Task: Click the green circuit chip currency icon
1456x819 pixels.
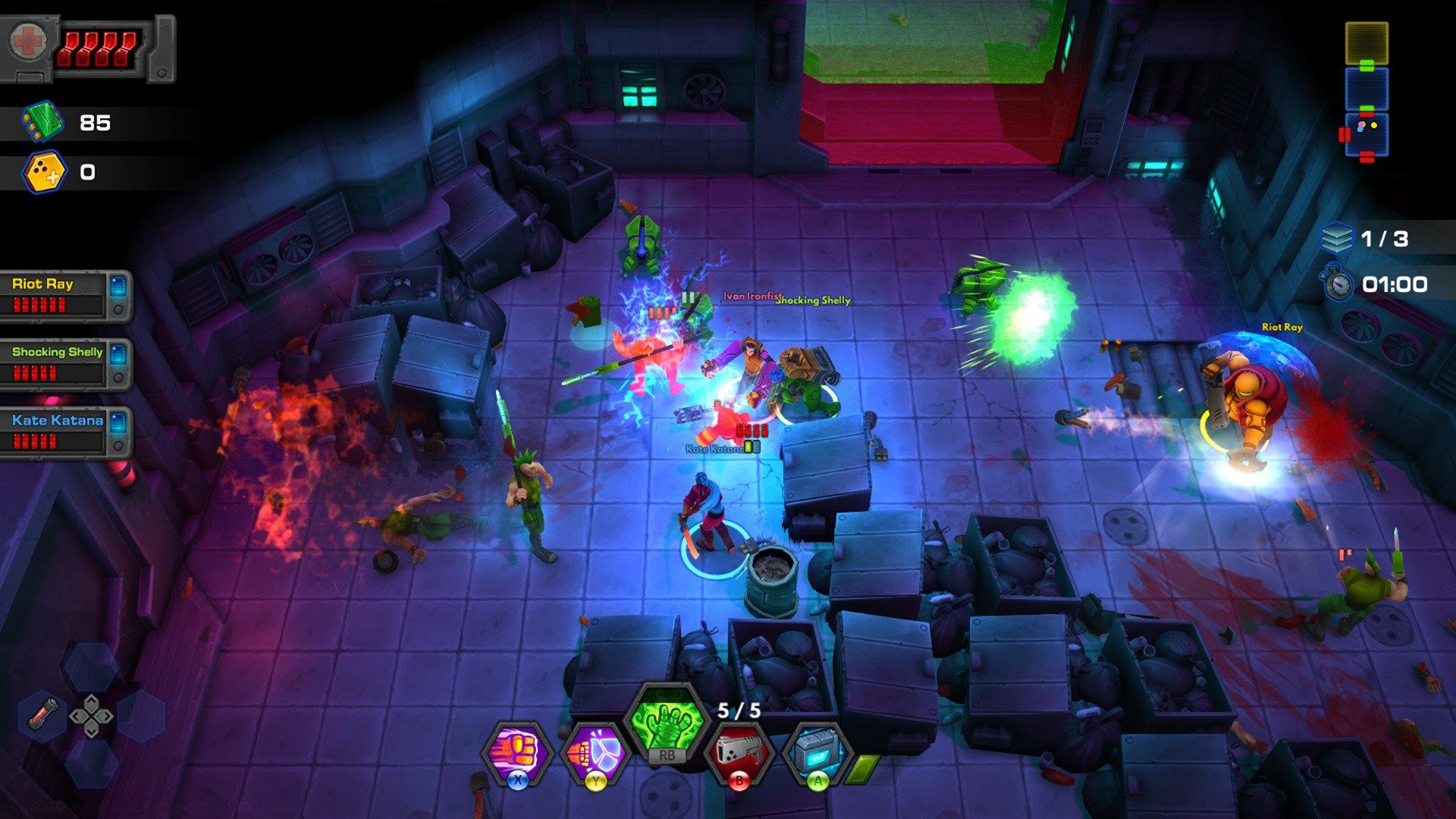Action: click(42, 122)
